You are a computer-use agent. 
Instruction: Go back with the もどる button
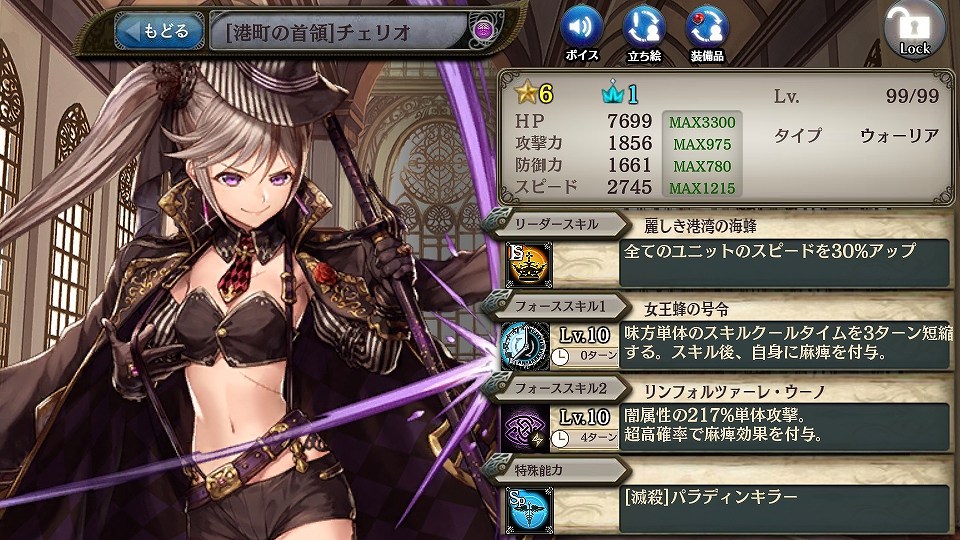click(155, 31)
